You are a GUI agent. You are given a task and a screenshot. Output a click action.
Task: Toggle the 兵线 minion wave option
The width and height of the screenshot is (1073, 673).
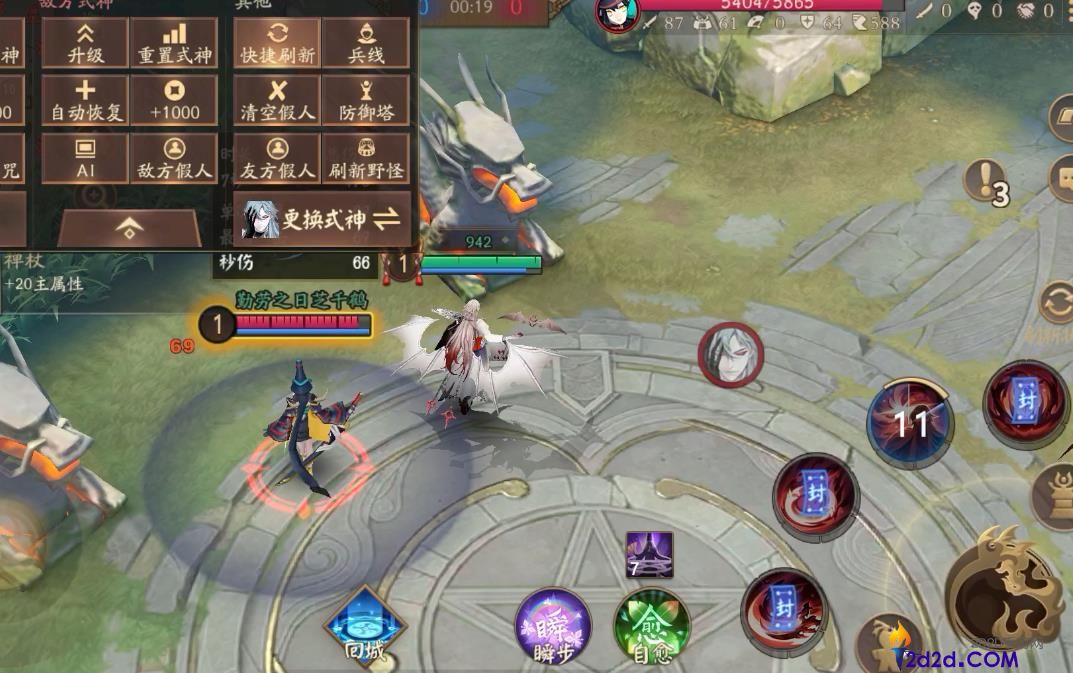366,44
